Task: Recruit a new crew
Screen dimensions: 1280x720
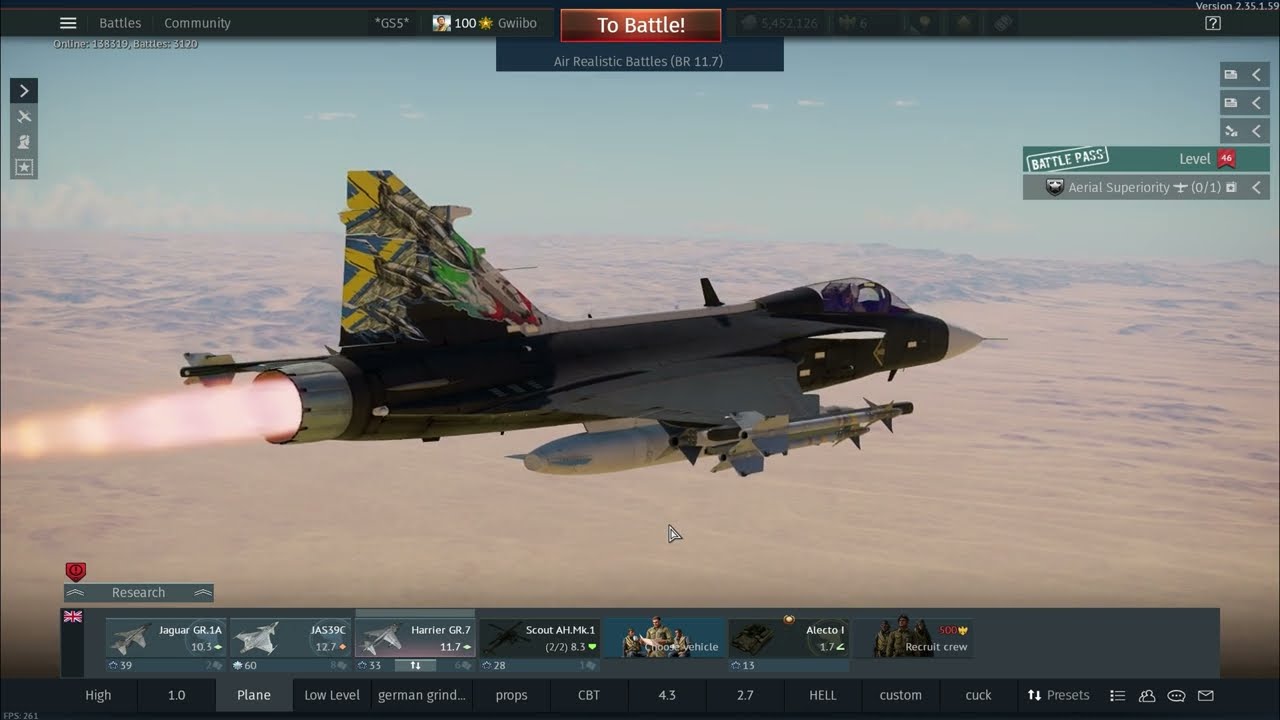Action: (x=912, y=638)
